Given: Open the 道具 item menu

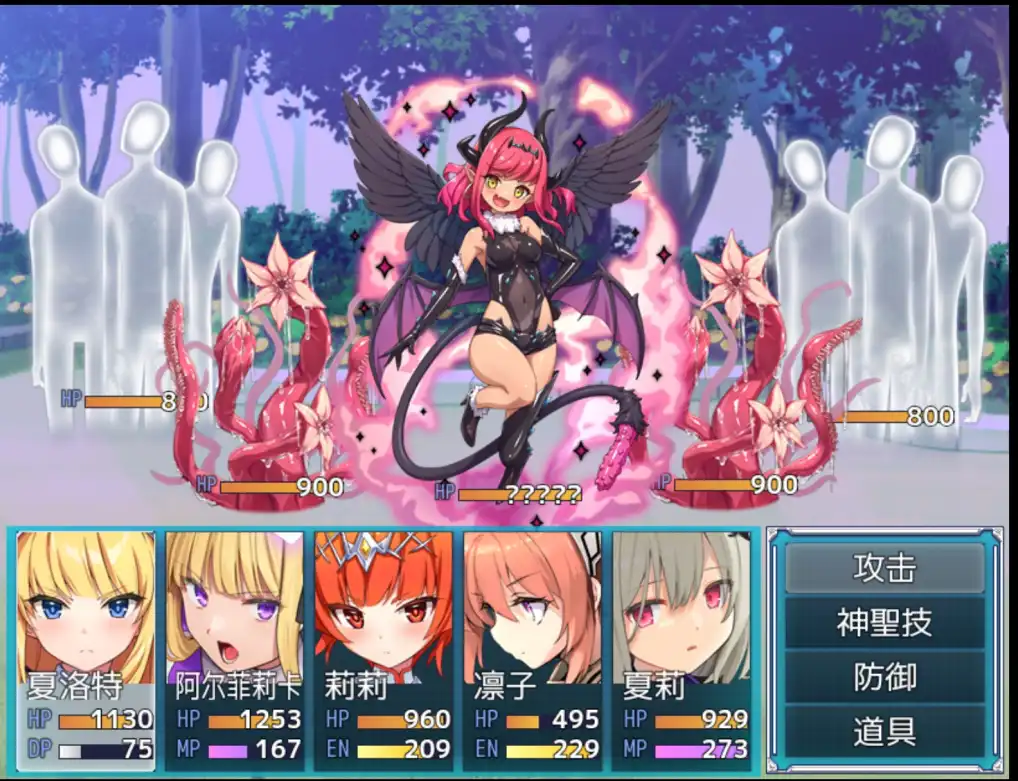Looking at the screenshot, I should coord(885,731).
